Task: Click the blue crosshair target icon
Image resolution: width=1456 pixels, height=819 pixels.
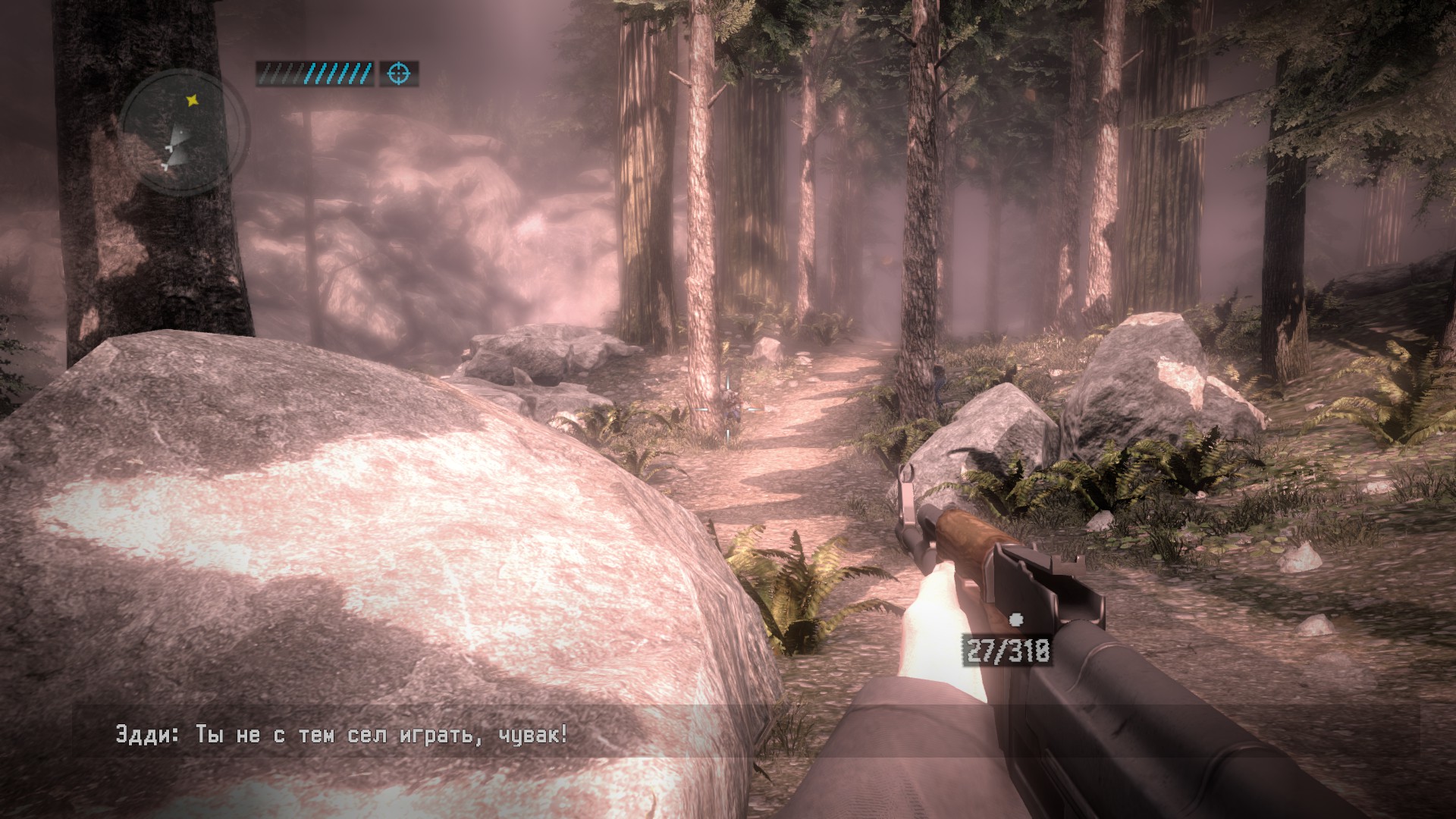Action: (399, 74)
